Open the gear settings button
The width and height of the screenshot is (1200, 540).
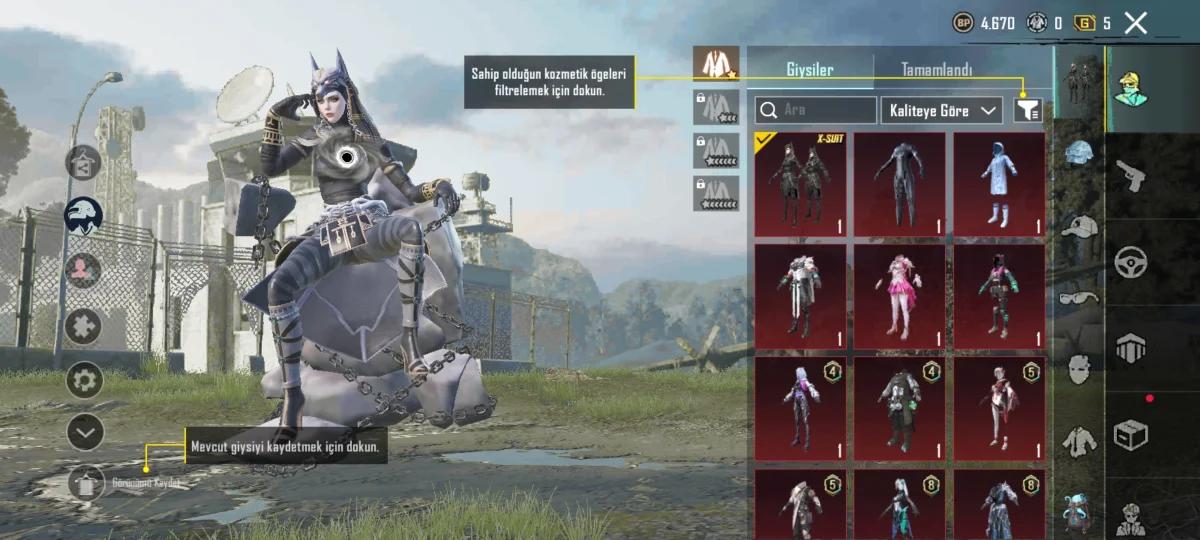coord(85,380)
